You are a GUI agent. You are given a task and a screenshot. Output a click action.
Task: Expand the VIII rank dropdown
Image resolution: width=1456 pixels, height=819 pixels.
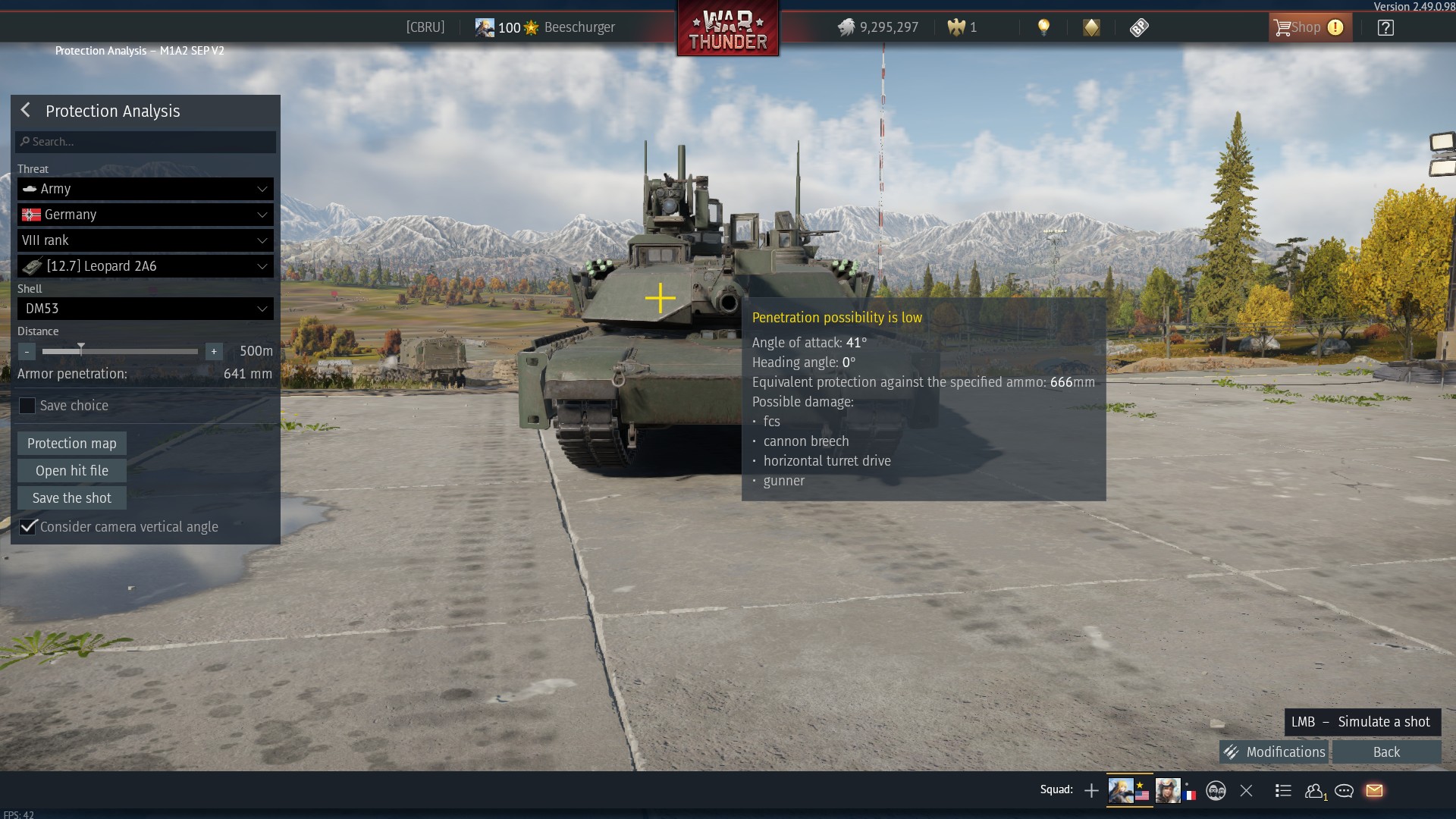coord(146,240)
